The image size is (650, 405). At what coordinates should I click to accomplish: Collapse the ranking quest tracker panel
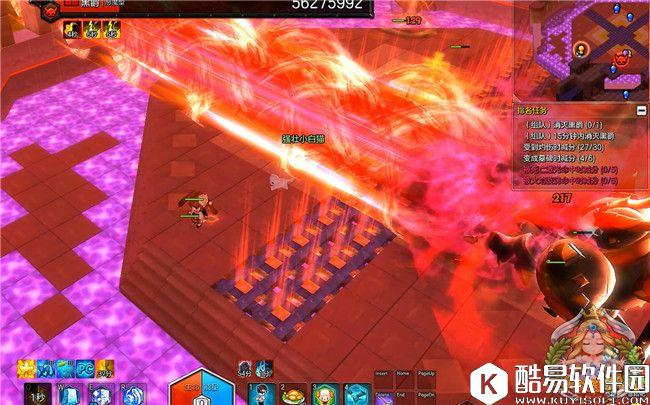coord(641,109)
